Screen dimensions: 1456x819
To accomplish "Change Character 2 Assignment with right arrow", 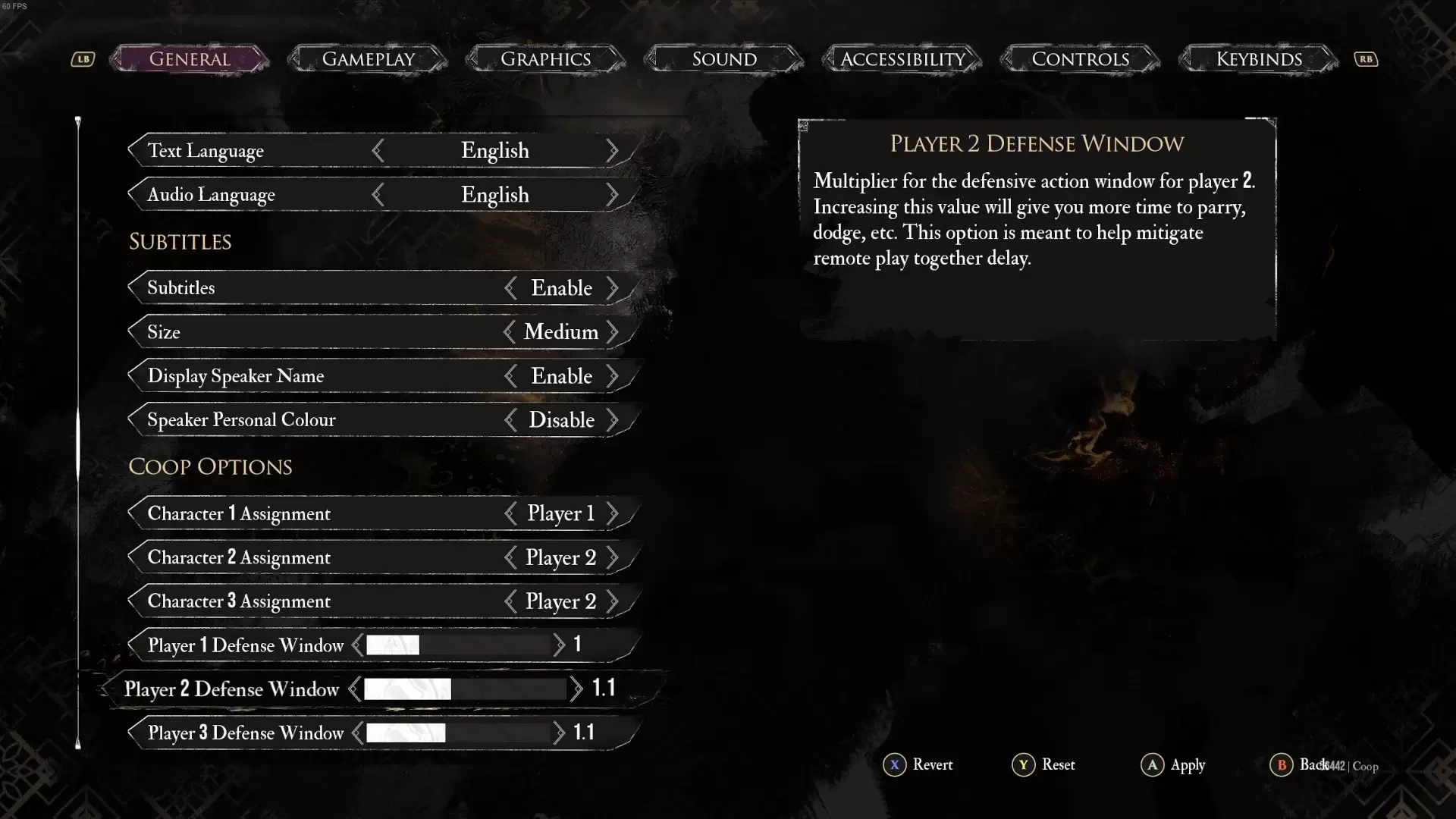I will click(612, 557).
